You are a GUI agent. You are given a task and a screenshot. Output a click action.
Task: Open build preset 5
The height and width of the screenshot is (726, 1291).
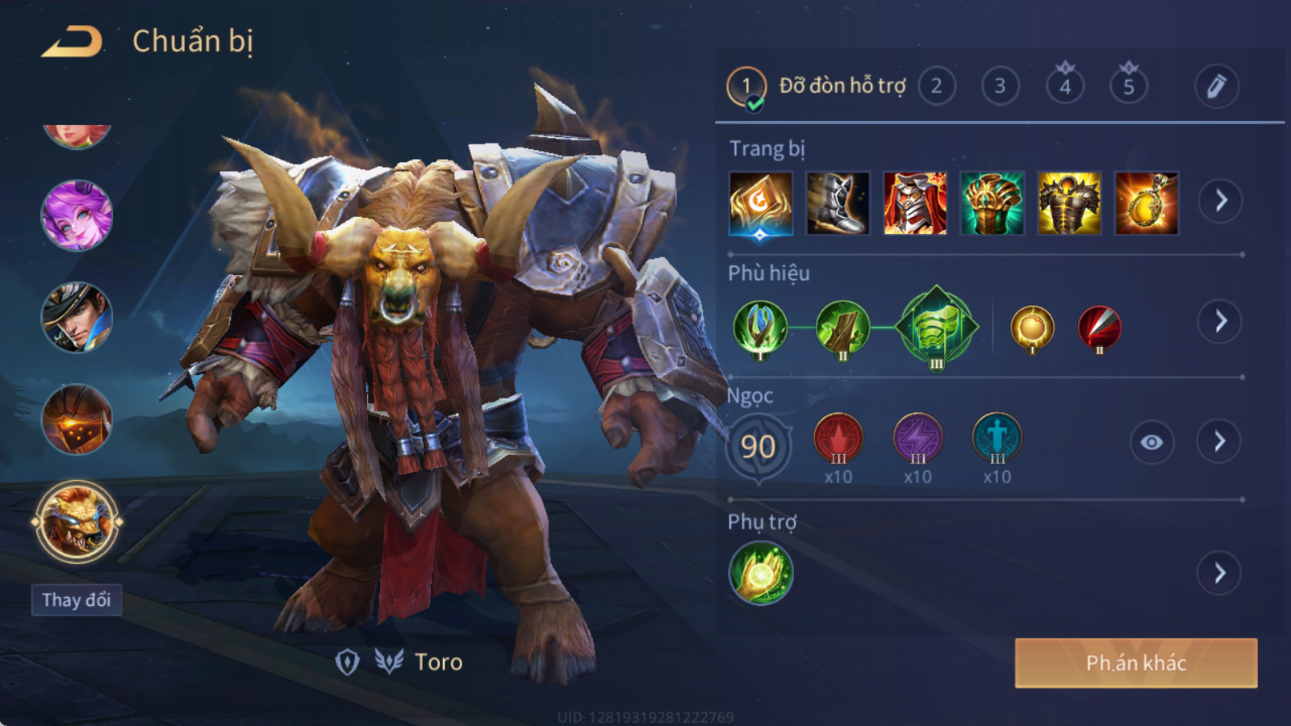1129,87
